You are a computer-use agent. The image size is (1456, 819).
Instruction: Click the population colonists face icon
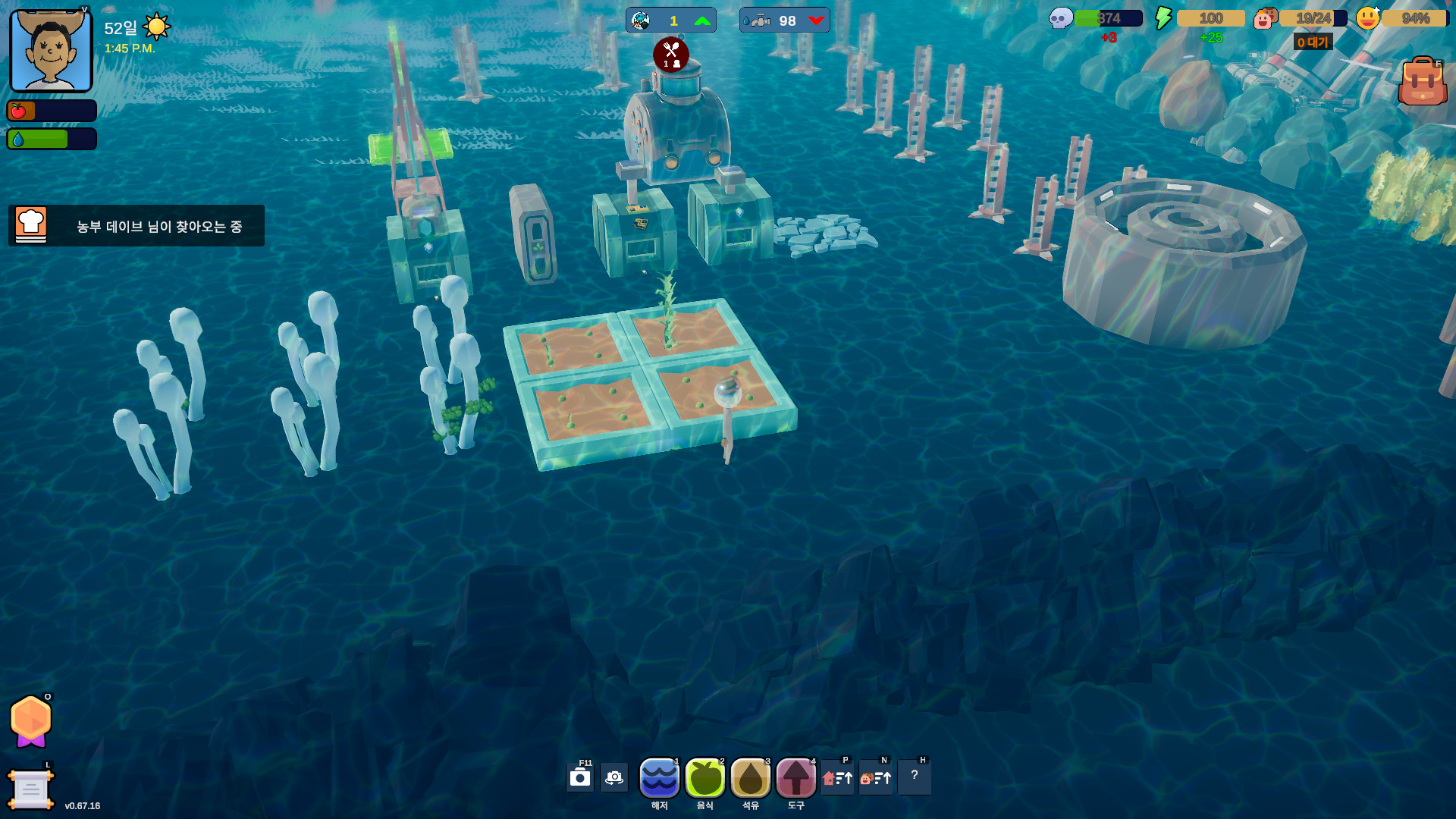[1265, 18]
